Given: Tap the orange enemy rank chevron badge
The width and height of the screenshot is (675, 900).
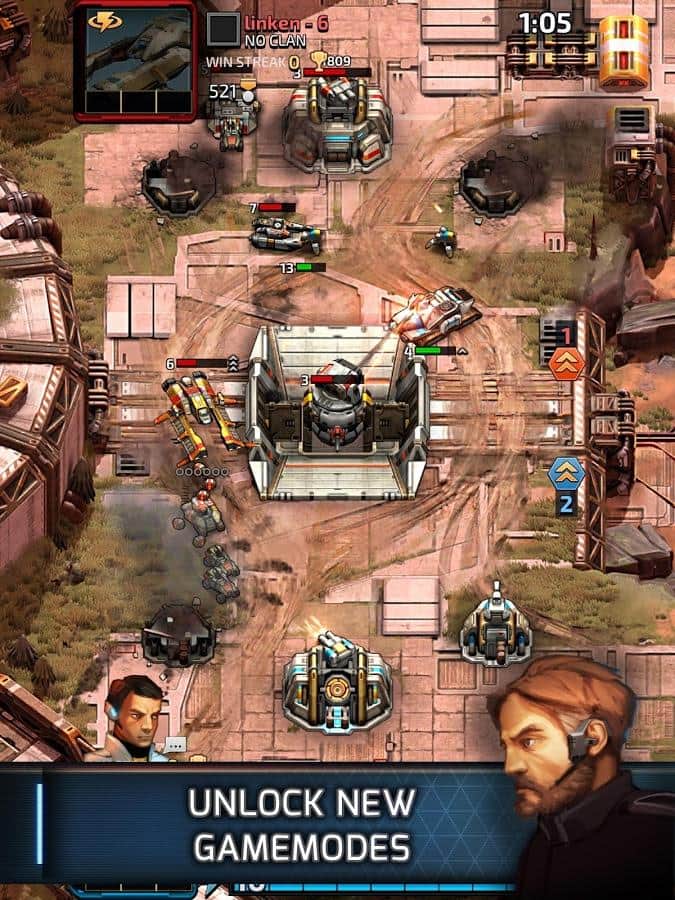Looking at the screenshot, I should pos(566,363).
